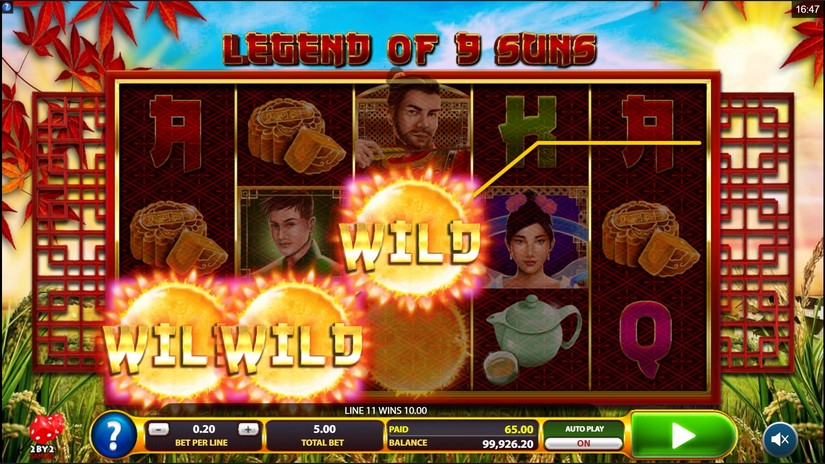Increase the bet per line
This screenshot has height=464, width=825.
click(x=248, y=429)
